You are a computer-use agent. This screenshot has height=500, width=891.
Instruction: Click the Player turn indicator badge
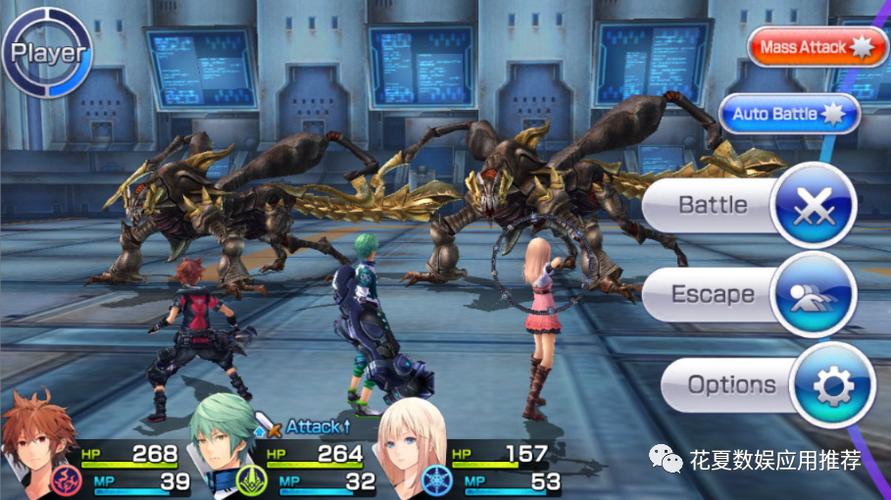(46, 52)
